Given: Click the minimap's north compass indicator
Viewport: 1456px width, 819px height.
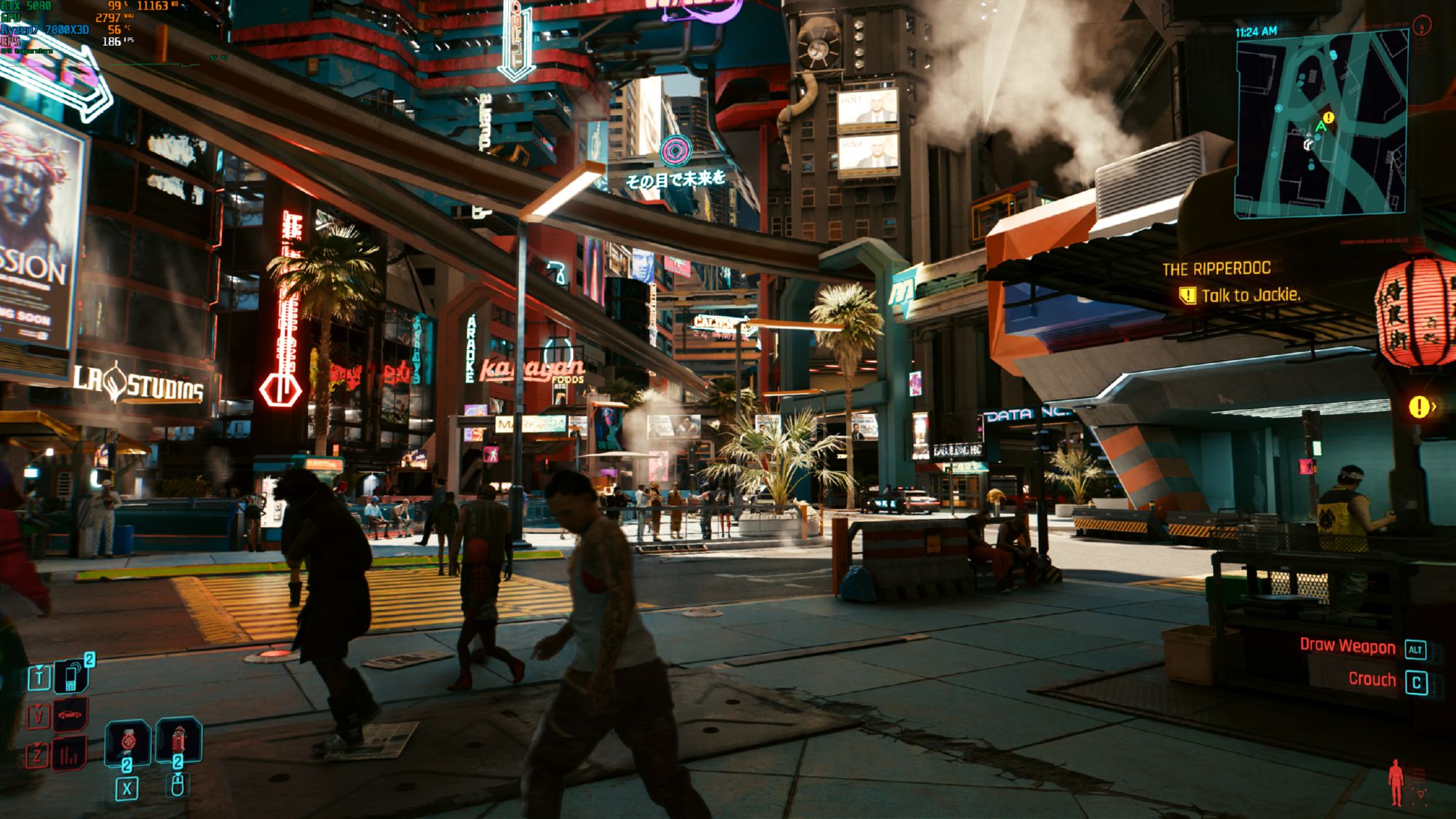Looking at the screenshot, I should point(1422,26).
